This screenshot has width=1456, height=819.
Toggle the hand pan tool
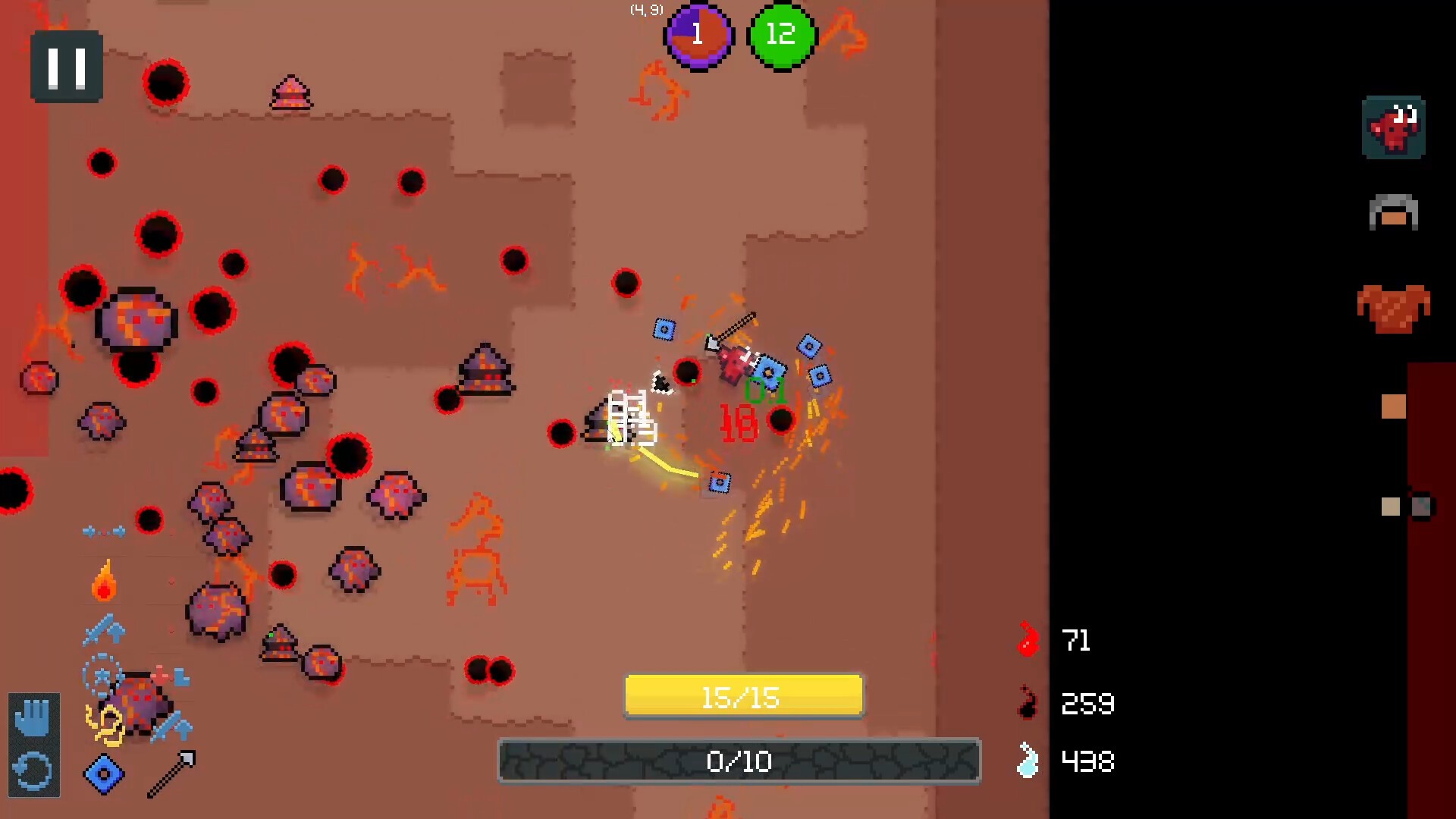click(x=33, y=717)
